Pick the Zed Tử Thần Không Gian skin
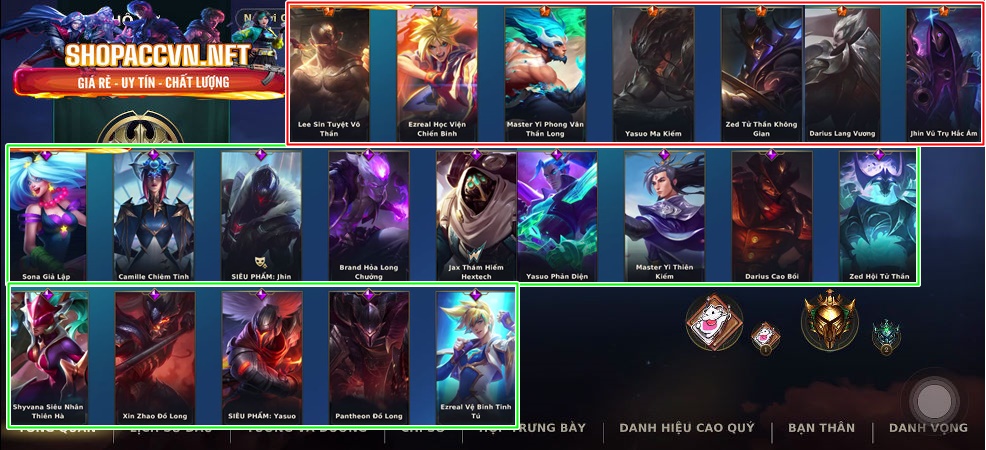The width and height of the screenshot is (986, 450). 761,72
